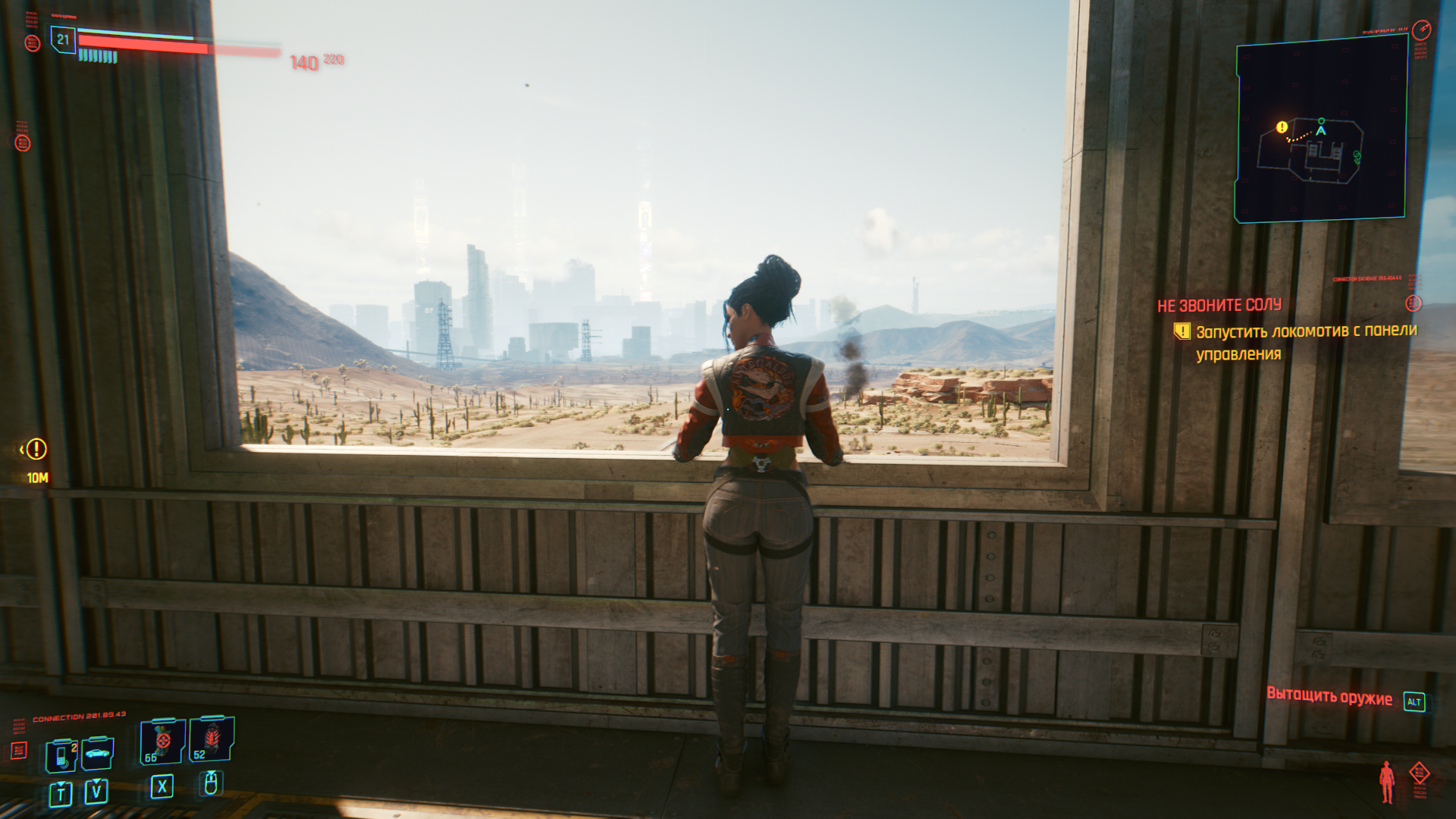Click the CONNECTION 201.89.43 text

pyautogui.click(x=78, y=716)
